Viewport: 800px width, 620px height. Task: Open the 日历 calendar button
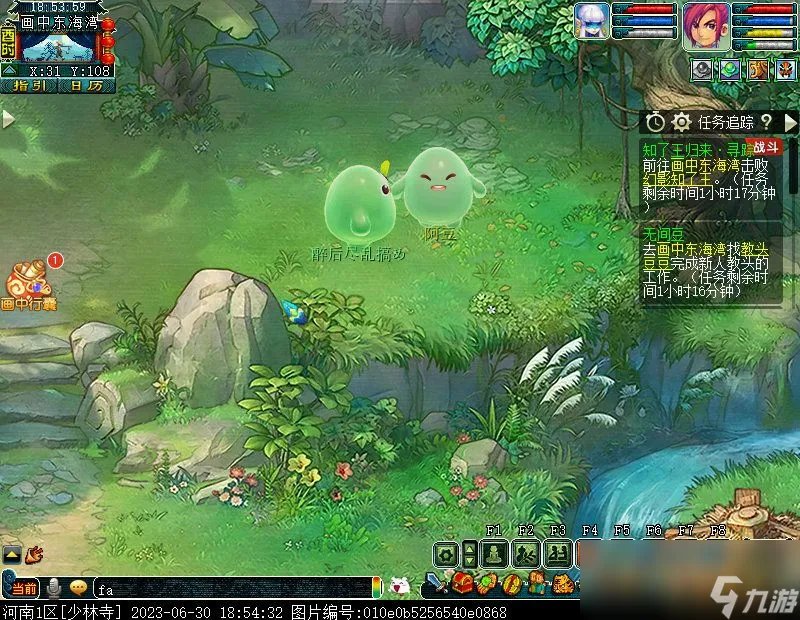tap(86, 86)
